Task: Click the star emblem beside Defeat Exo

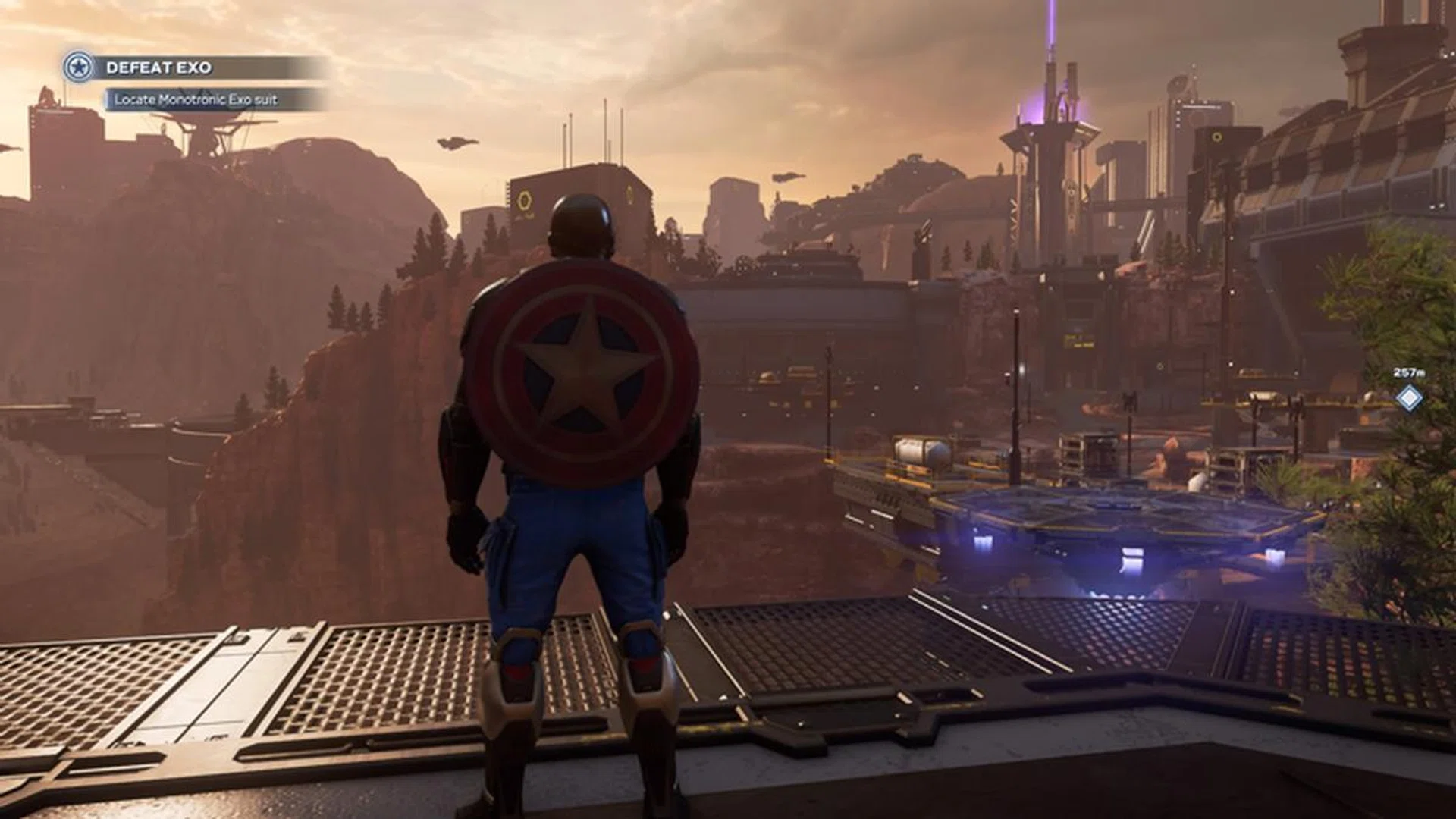Action: click(x=78, y=67)
